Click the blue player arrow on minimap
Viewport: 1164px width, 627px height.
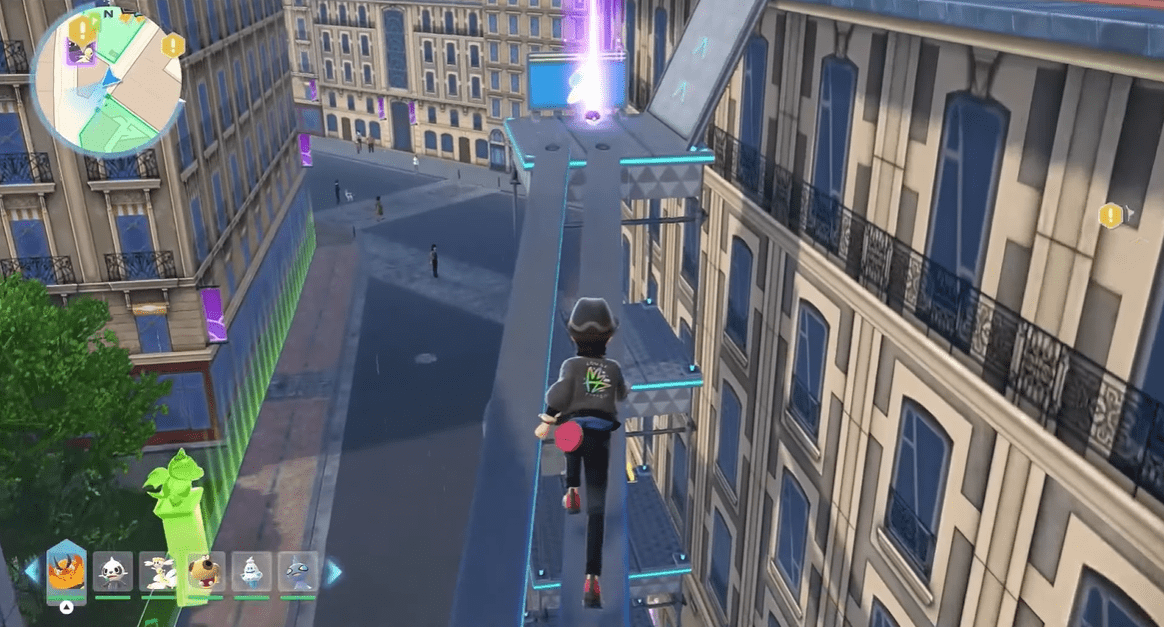[x=110, y=75]
